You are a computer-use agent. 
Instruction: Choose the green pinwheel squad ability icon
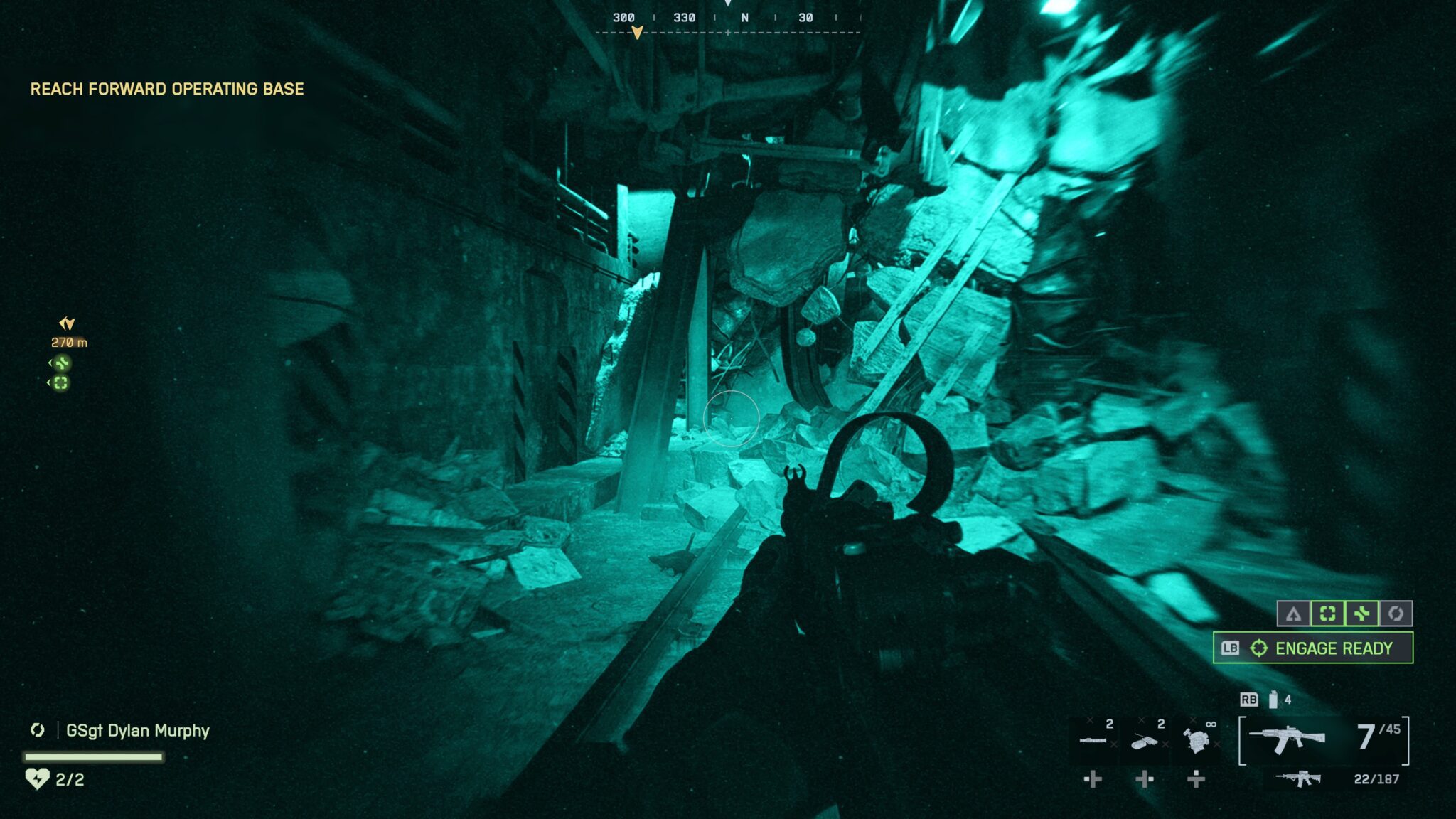1361,614
